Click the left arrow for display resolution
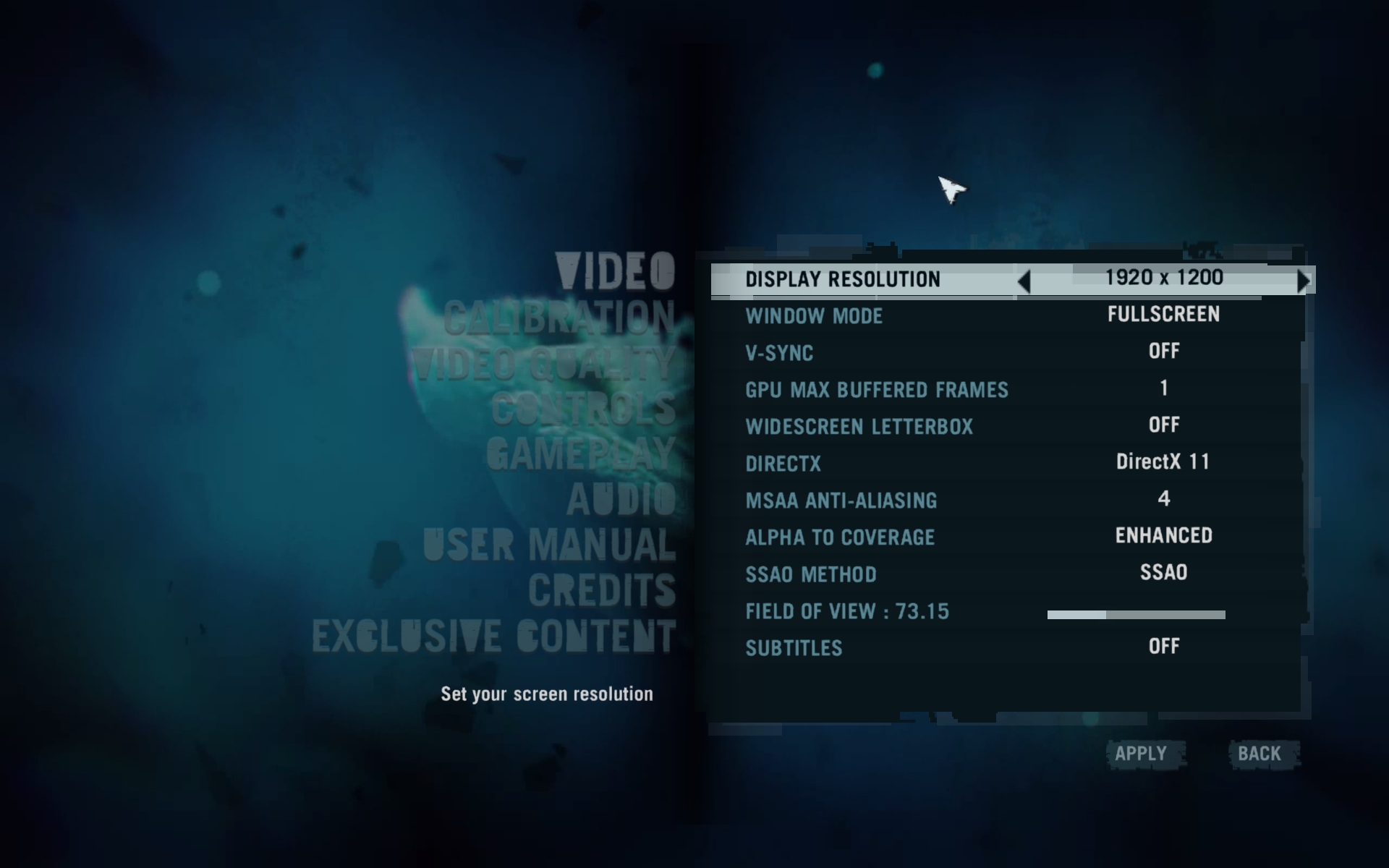1389x868 pixels. point(1024,281)
